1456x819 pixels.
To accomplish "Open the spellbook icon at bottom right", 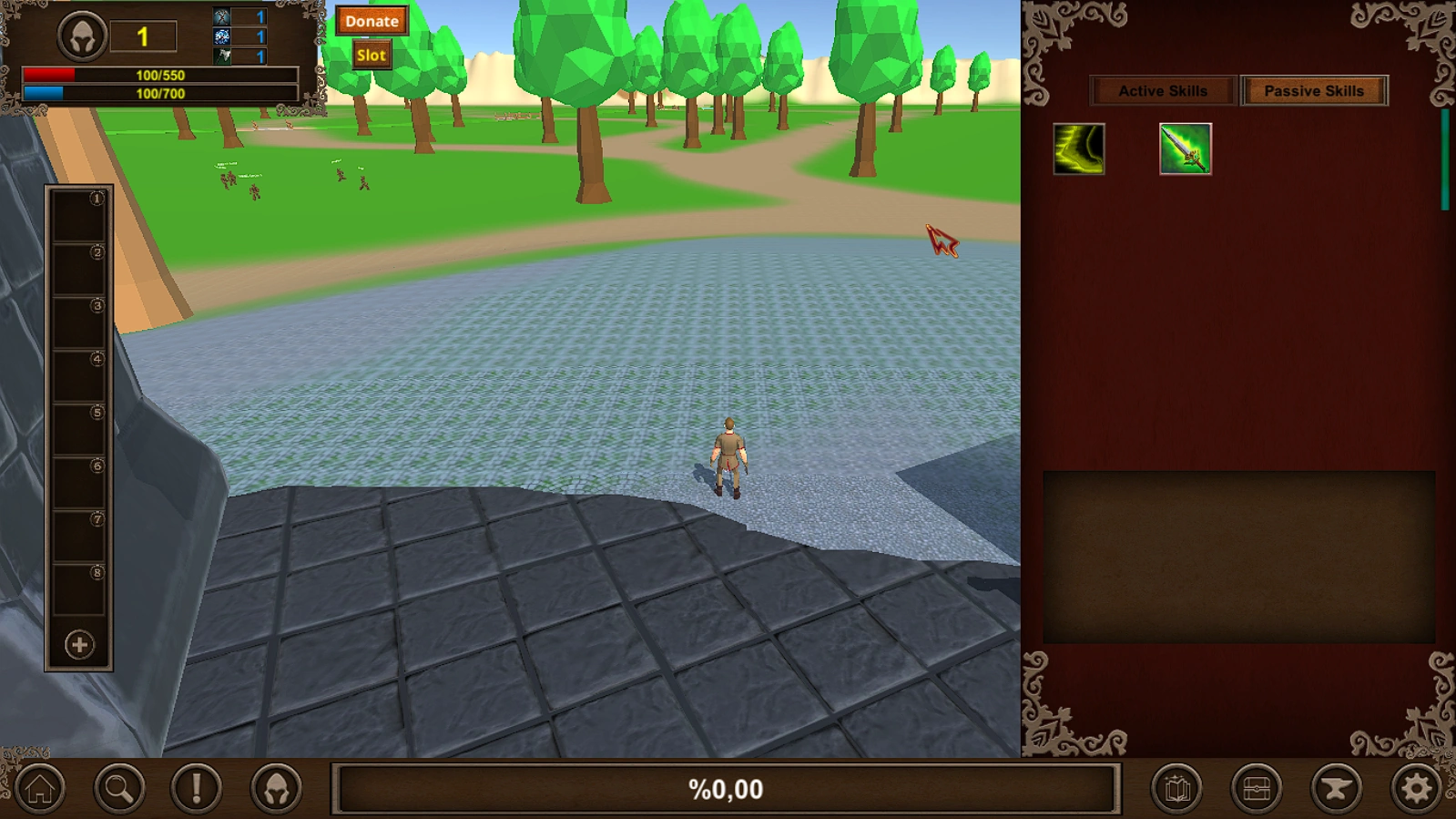I will (x=1177, y=789).
